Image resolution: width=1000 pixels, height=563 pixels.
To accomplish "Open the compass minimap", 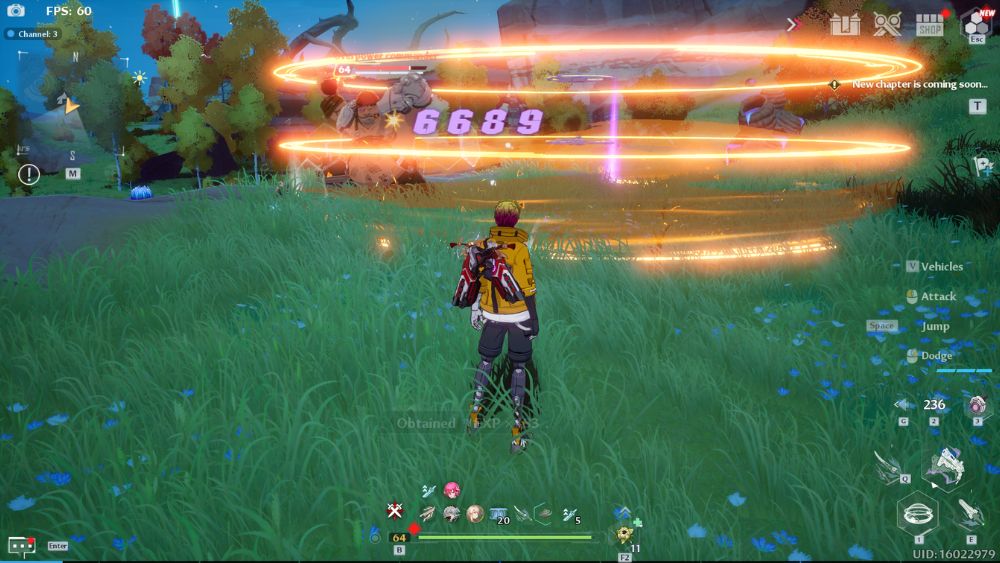I will point(70,106).
